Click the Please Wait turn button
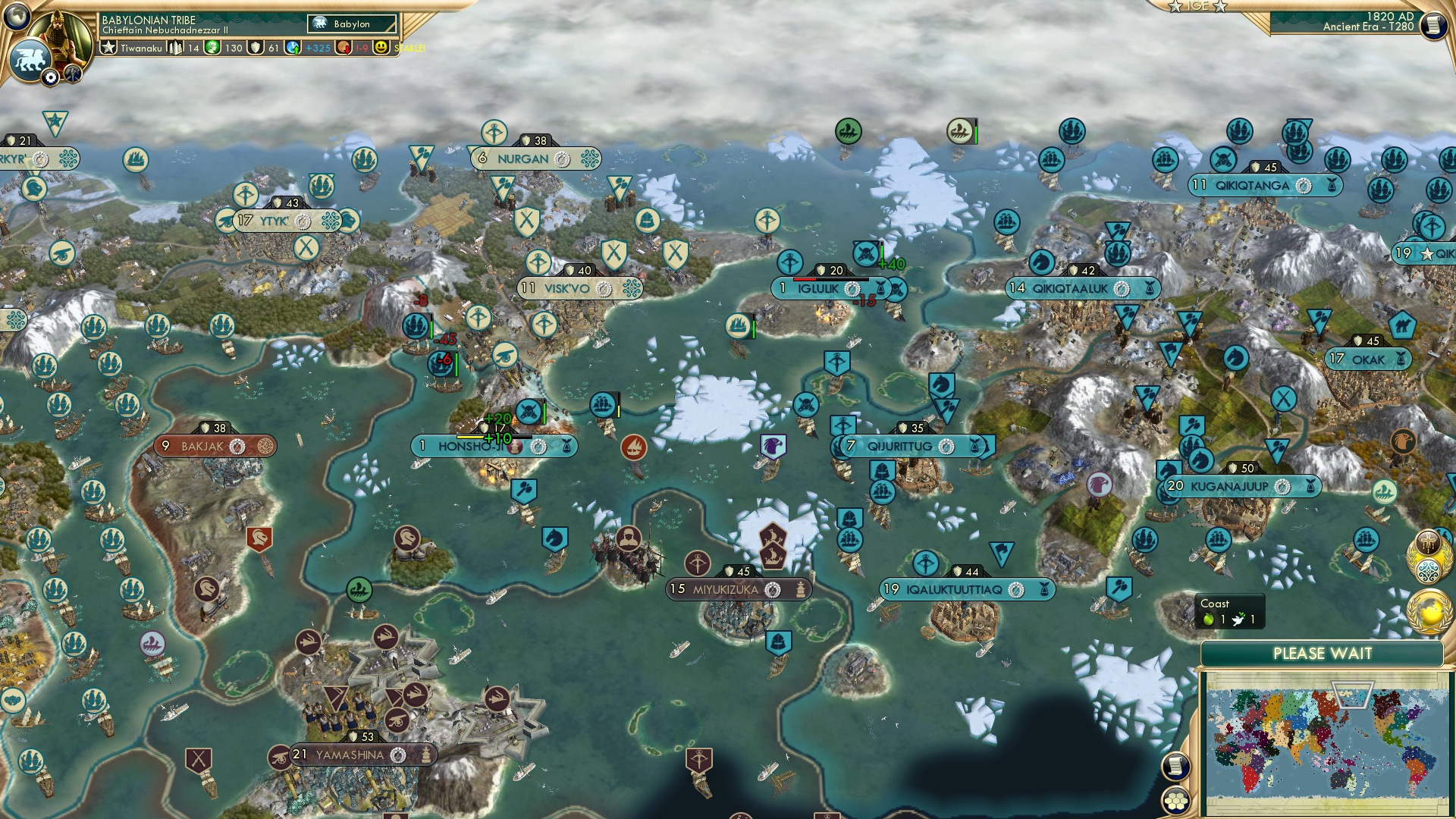The width and height of the screenshot is (1456, 819). [1322, 654]
